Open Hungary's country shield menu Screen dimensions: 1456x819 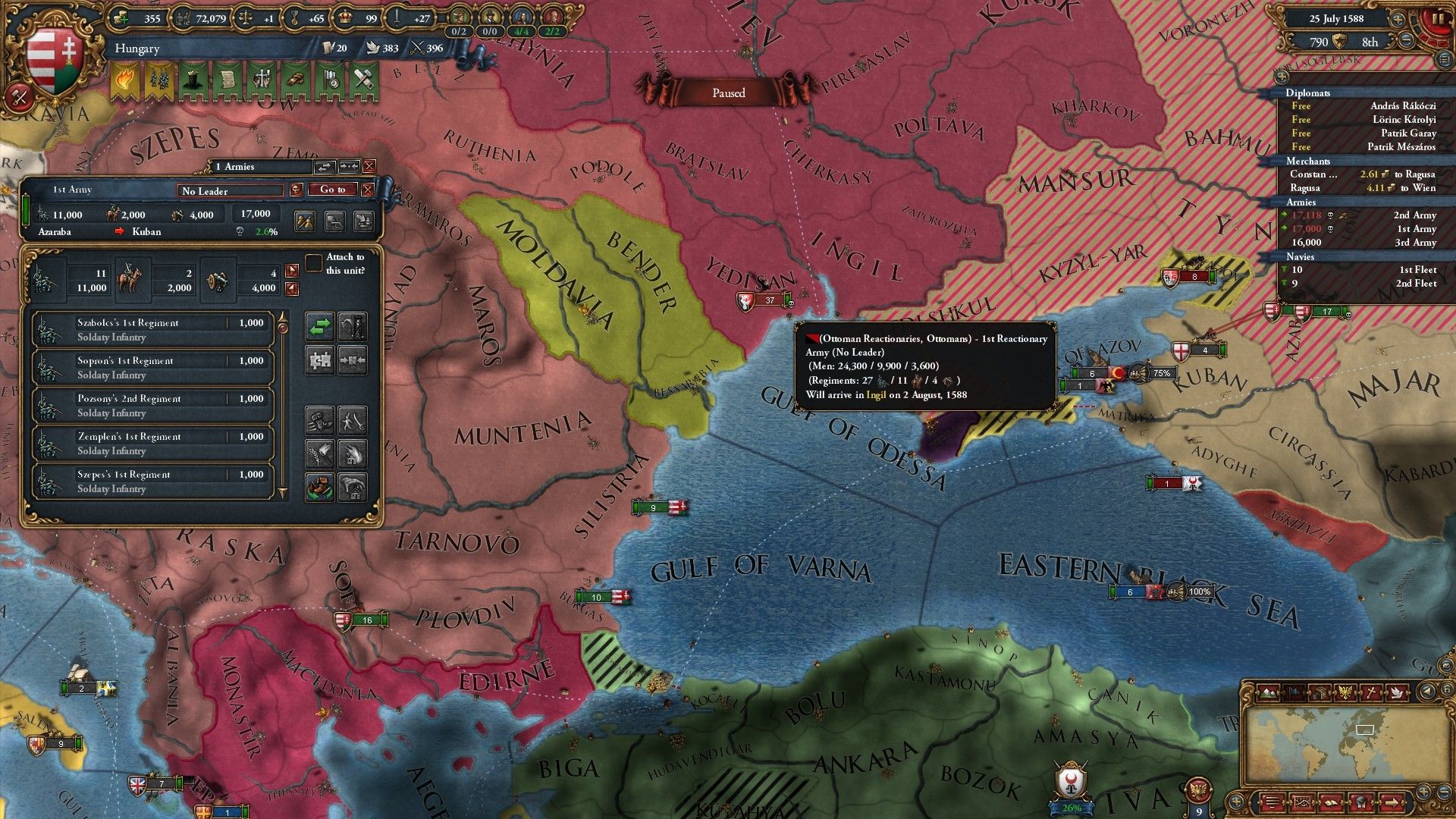53,59
